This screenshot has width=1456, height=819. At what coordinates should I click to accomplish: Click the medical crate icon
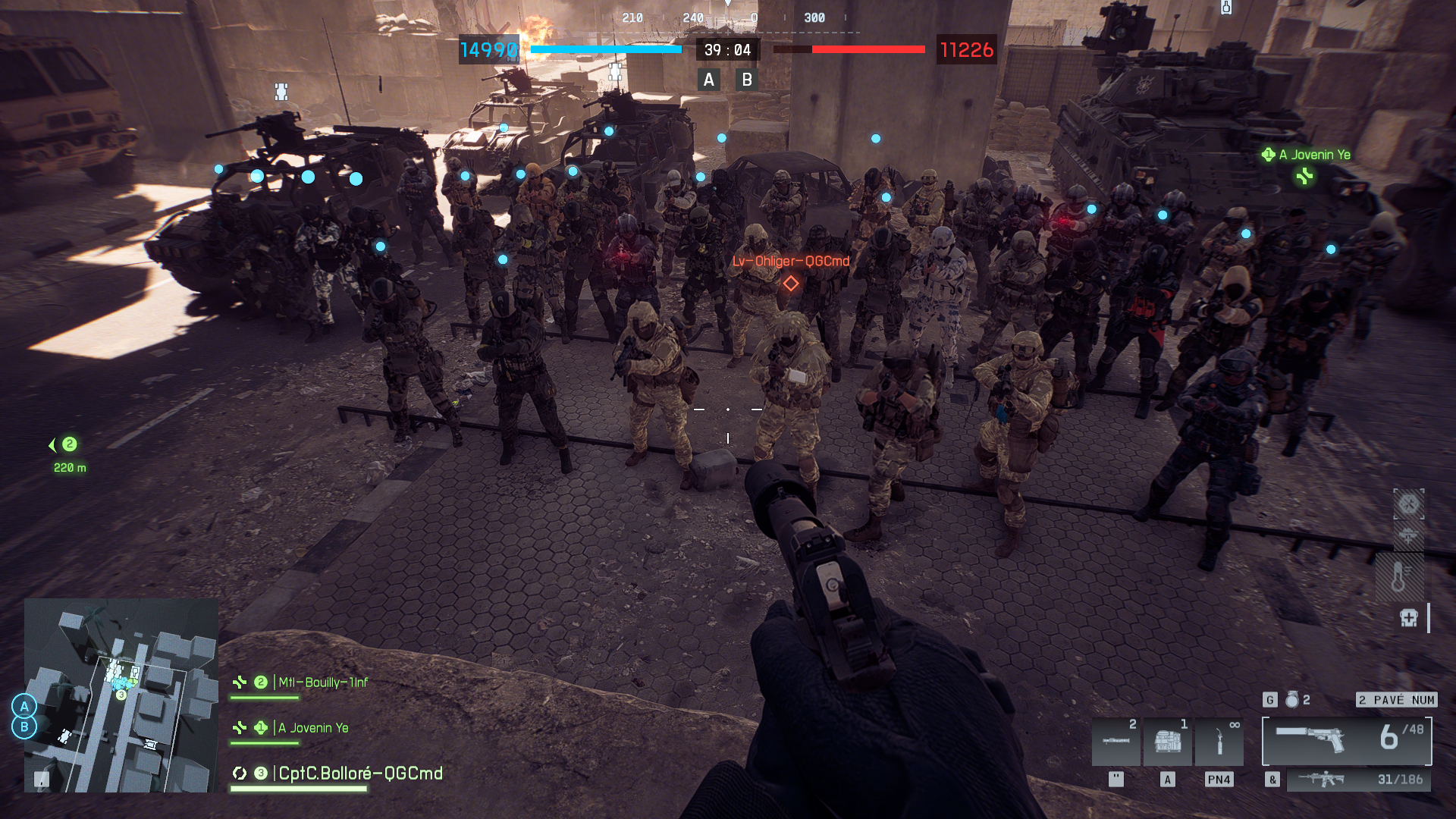tap(1409, 618)
